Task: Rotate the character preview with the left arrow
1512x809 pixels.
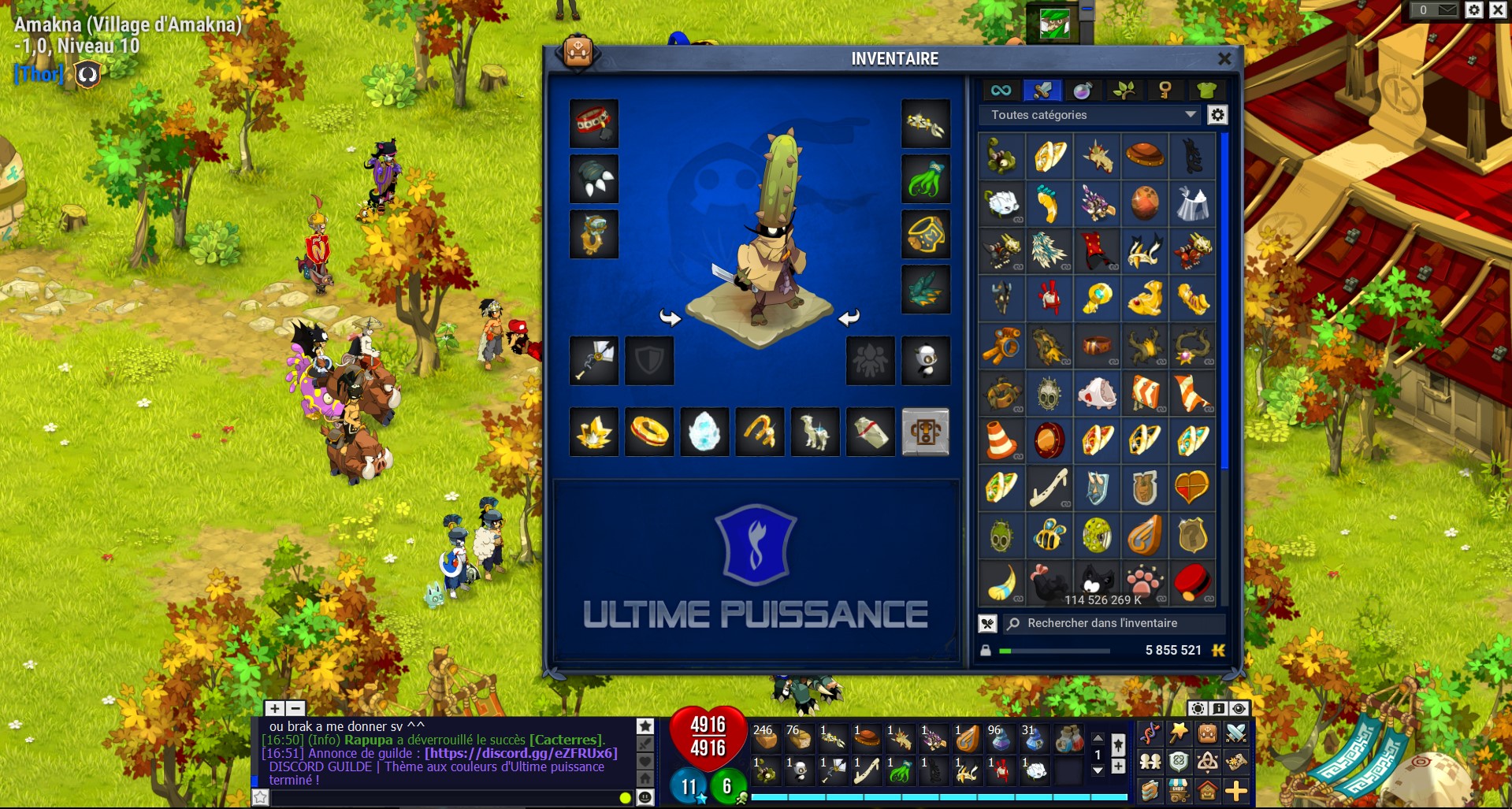Action: pyautogui.click(x=670, y=317)
